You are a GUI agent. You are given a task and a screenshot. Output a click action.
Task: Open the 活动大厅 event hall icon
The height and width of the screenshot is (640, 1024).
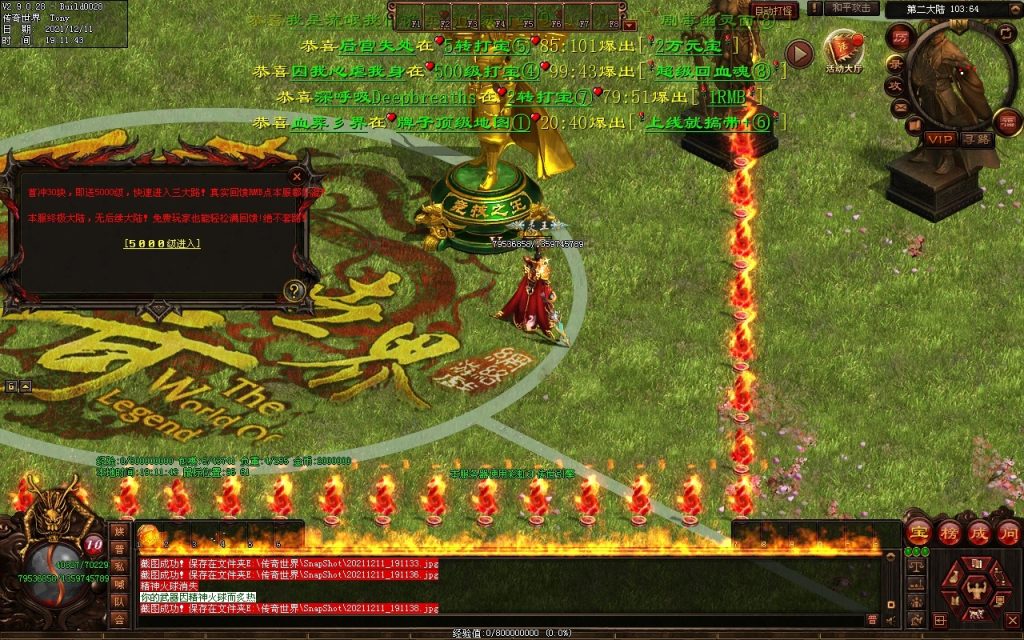tap(843, 52)
